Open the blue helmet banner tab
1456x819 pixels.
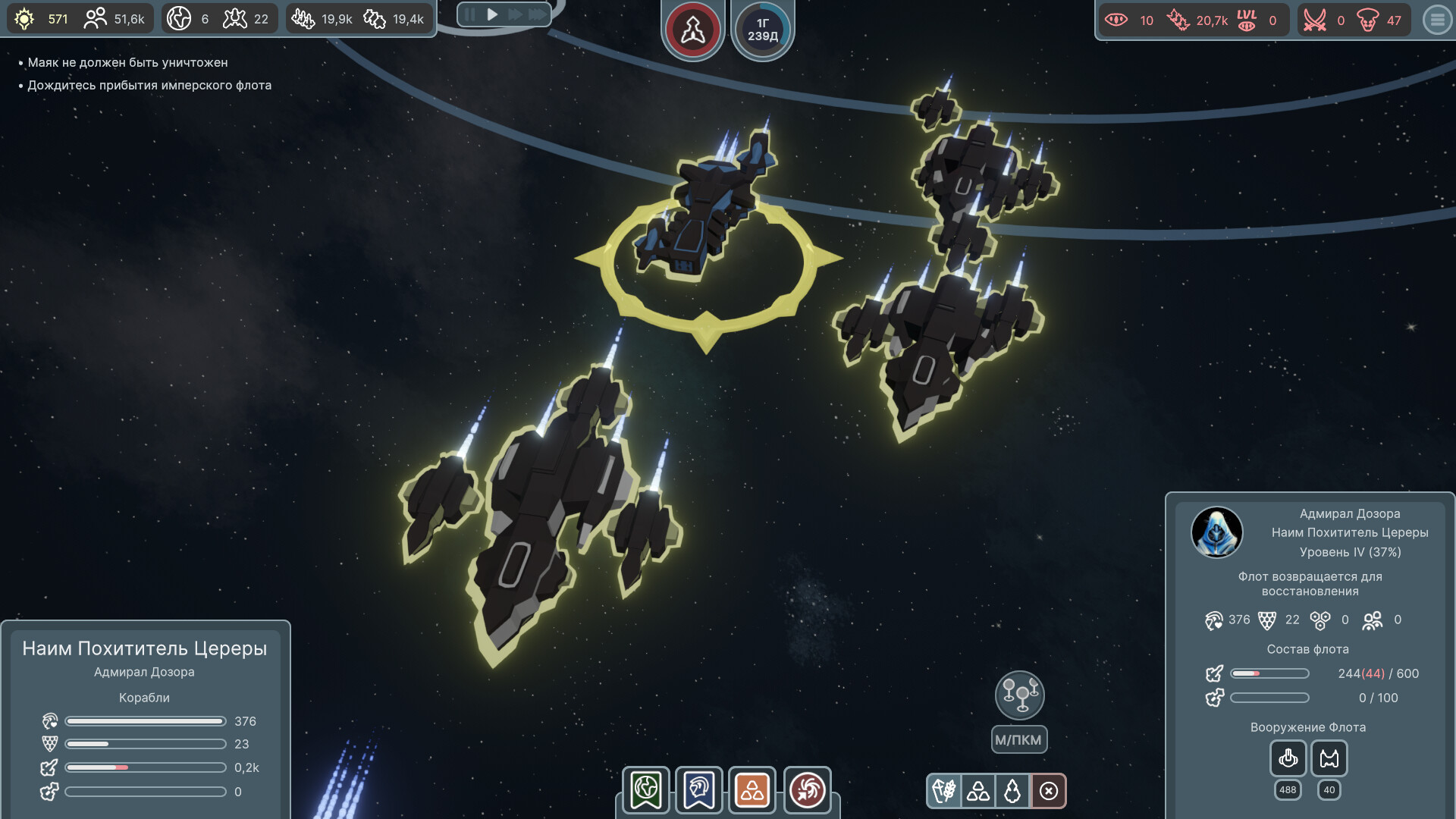698,790
